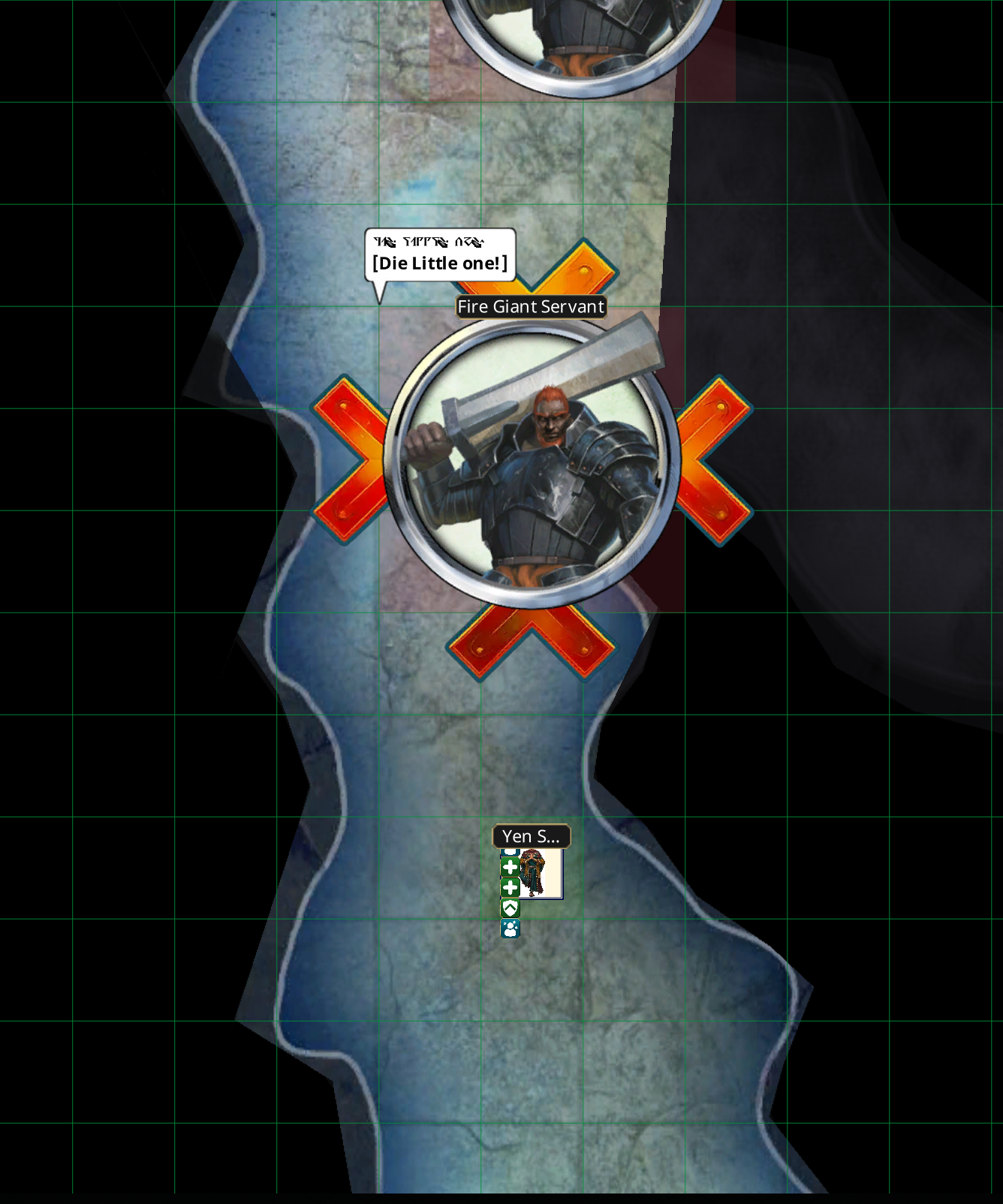Click the Fire Giant Servant name label

click(x=530, y=306)
